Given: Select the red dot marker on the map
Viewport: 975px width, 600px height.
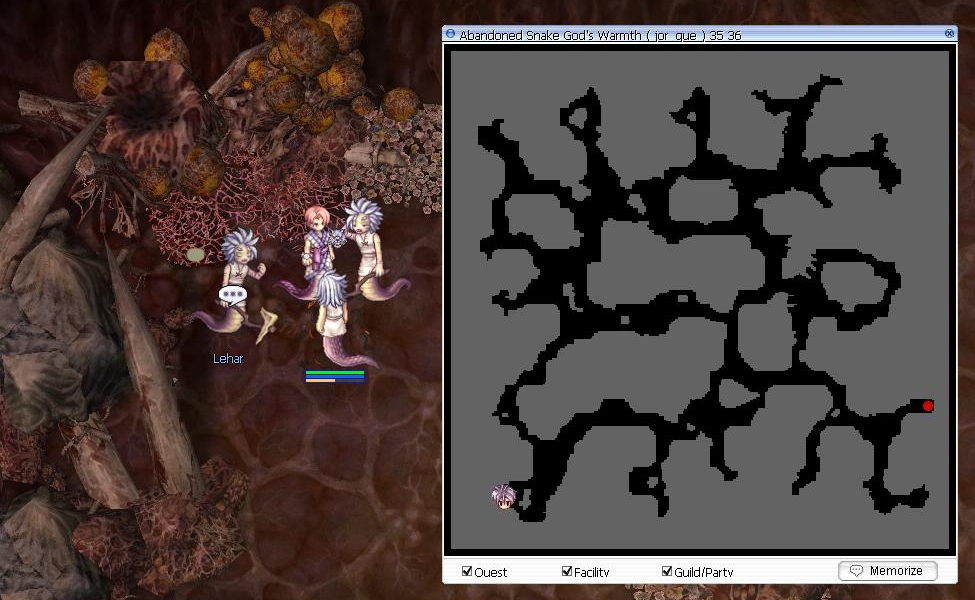Looking at the screenshot, I should pos(928,406).
